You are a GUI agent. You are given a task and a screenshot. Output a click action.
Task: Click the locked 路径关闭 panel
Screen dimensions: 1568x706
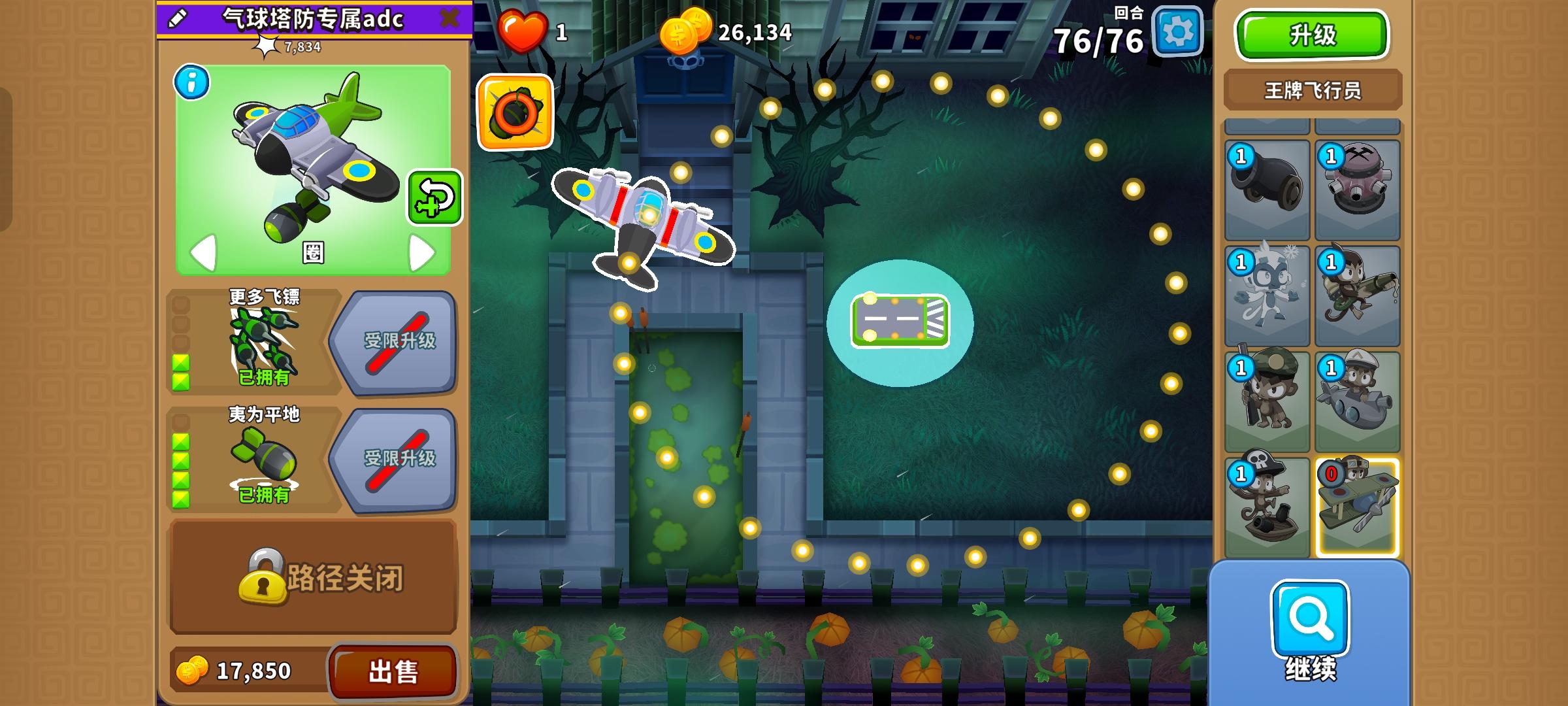pyautogui.click(x=314, y=579)
